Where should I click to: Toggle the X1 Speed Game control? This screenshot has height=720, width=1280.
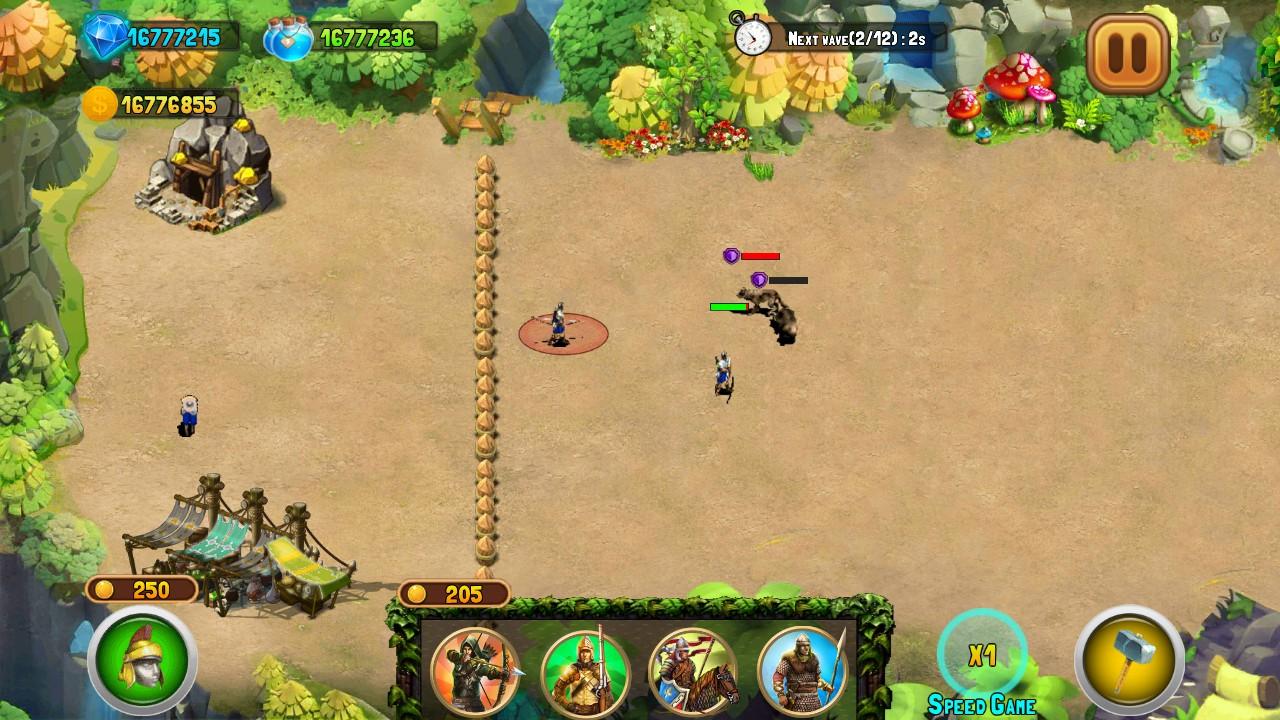coord(983,655)
